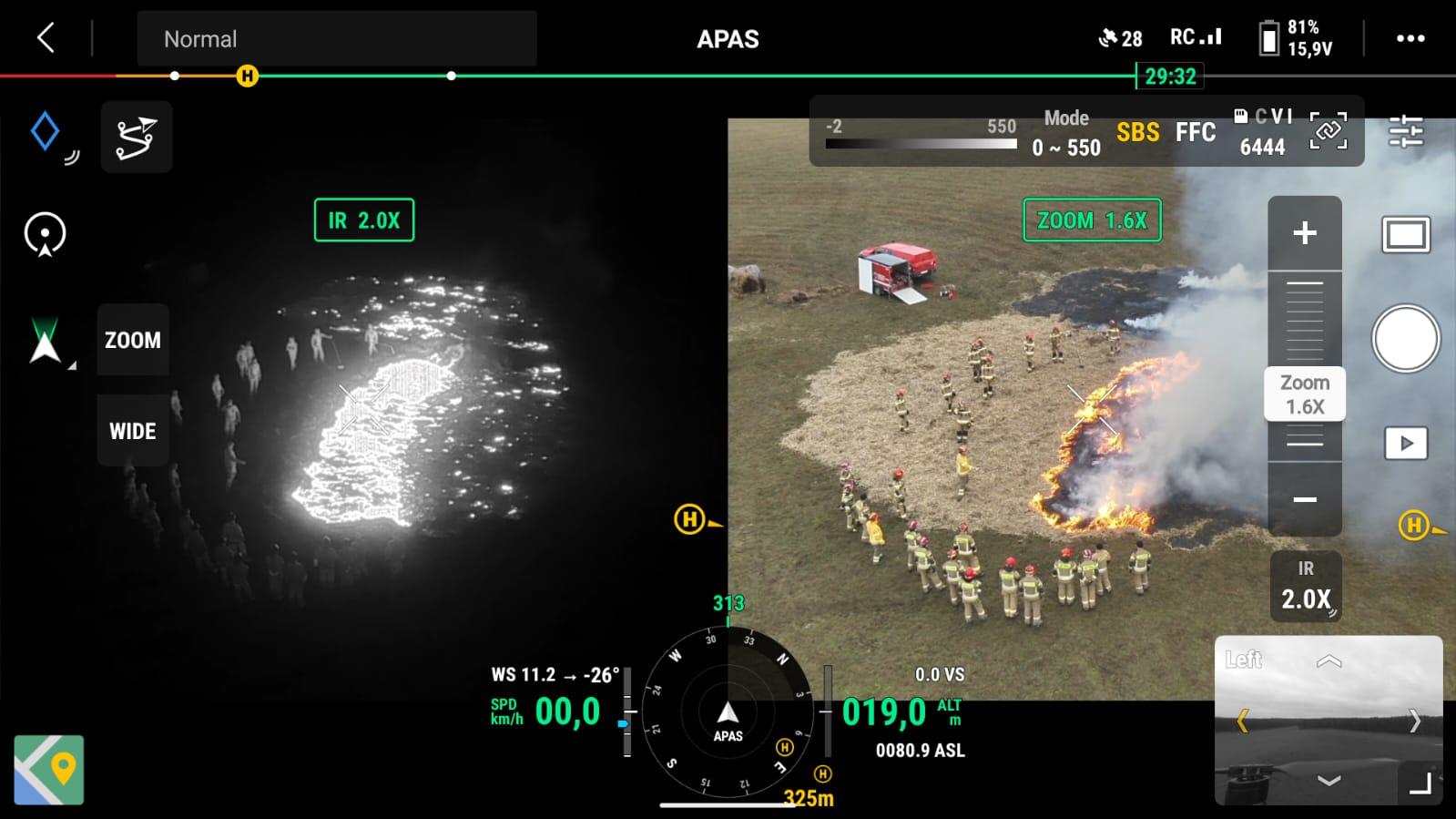Switch to the WIDE camera view
Viewport: 1456px width, 819px height.
tap(133, 431)
